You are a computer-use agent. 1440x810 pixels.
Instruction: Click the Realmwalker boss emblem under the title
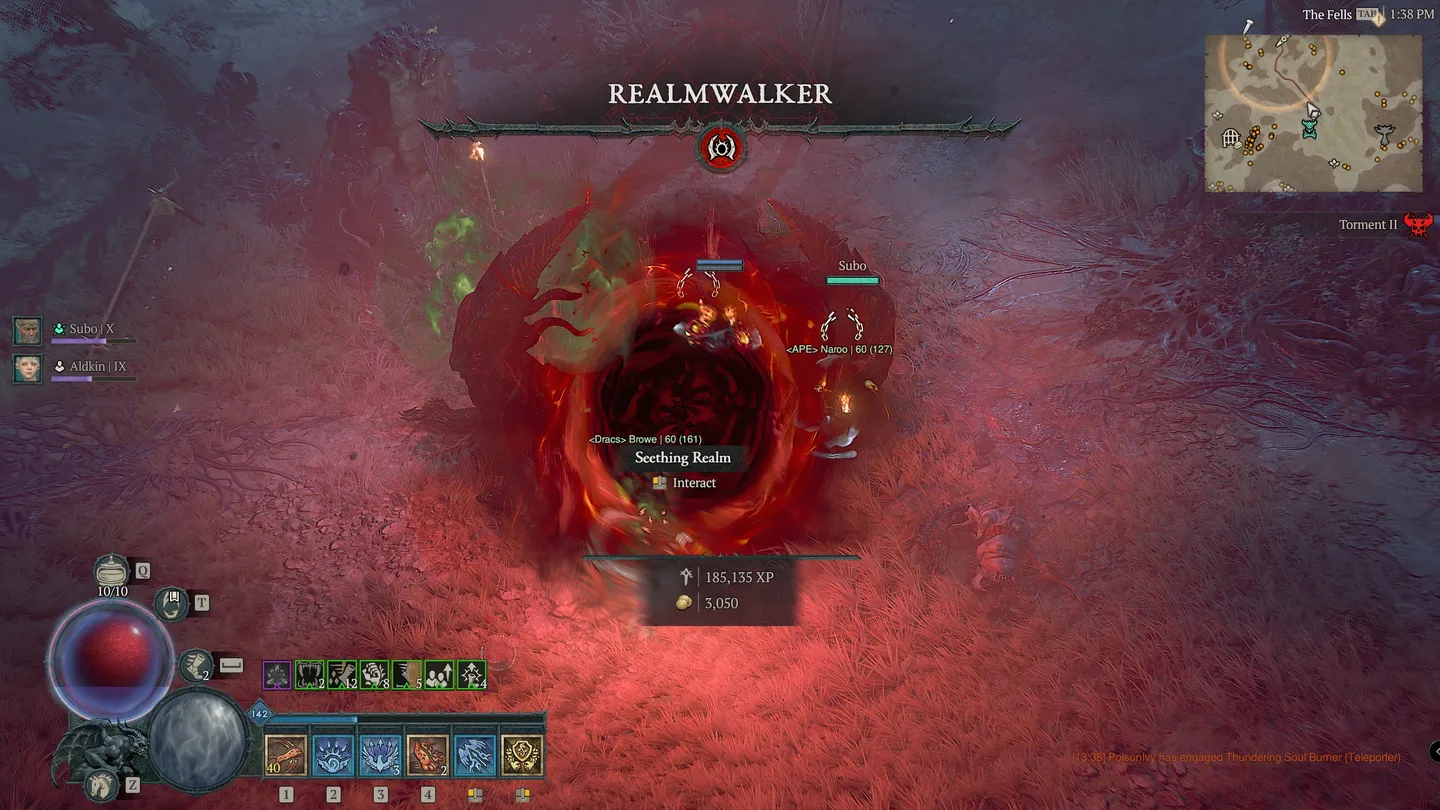[x=722, y=147]
